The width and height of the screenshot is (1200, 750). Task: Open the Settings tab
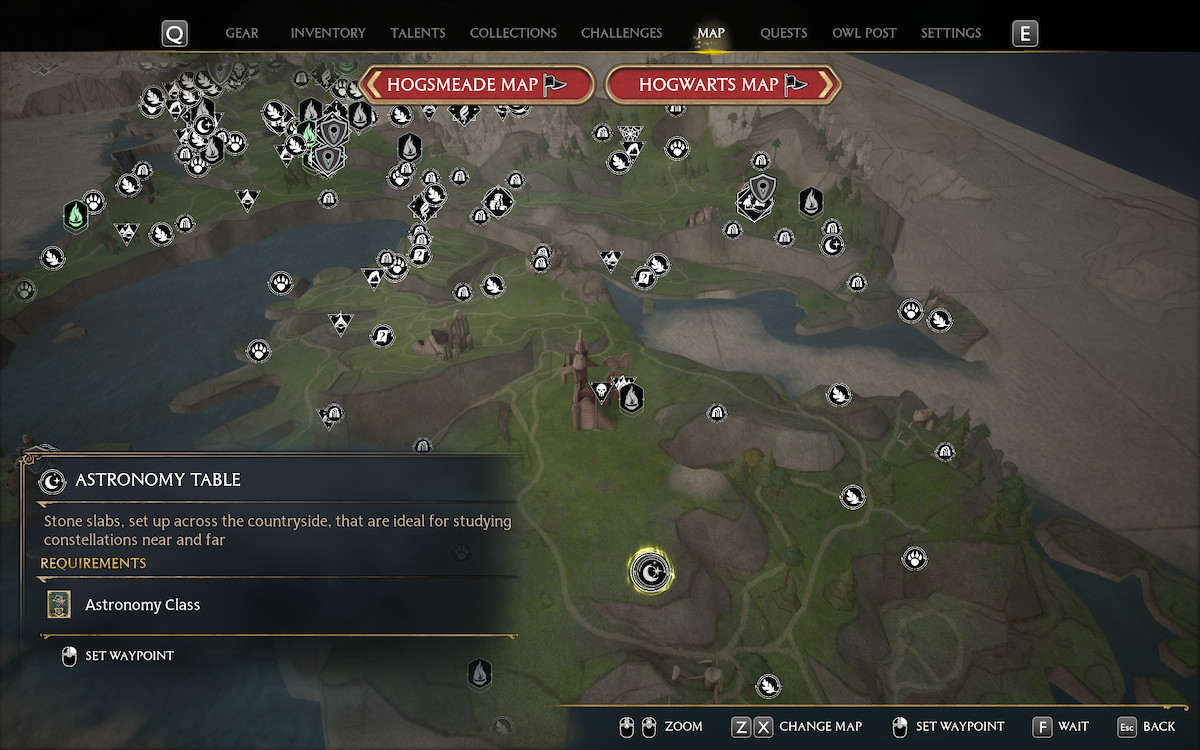coord(950,33)
